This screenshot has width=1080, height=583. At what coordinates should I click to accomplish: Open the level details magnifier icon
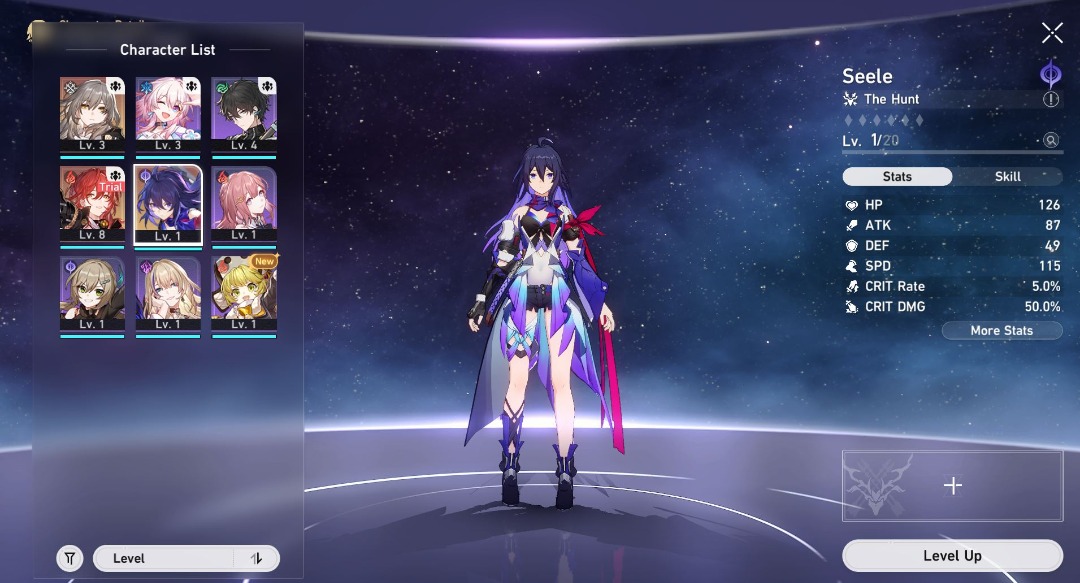coord(1051,141)
